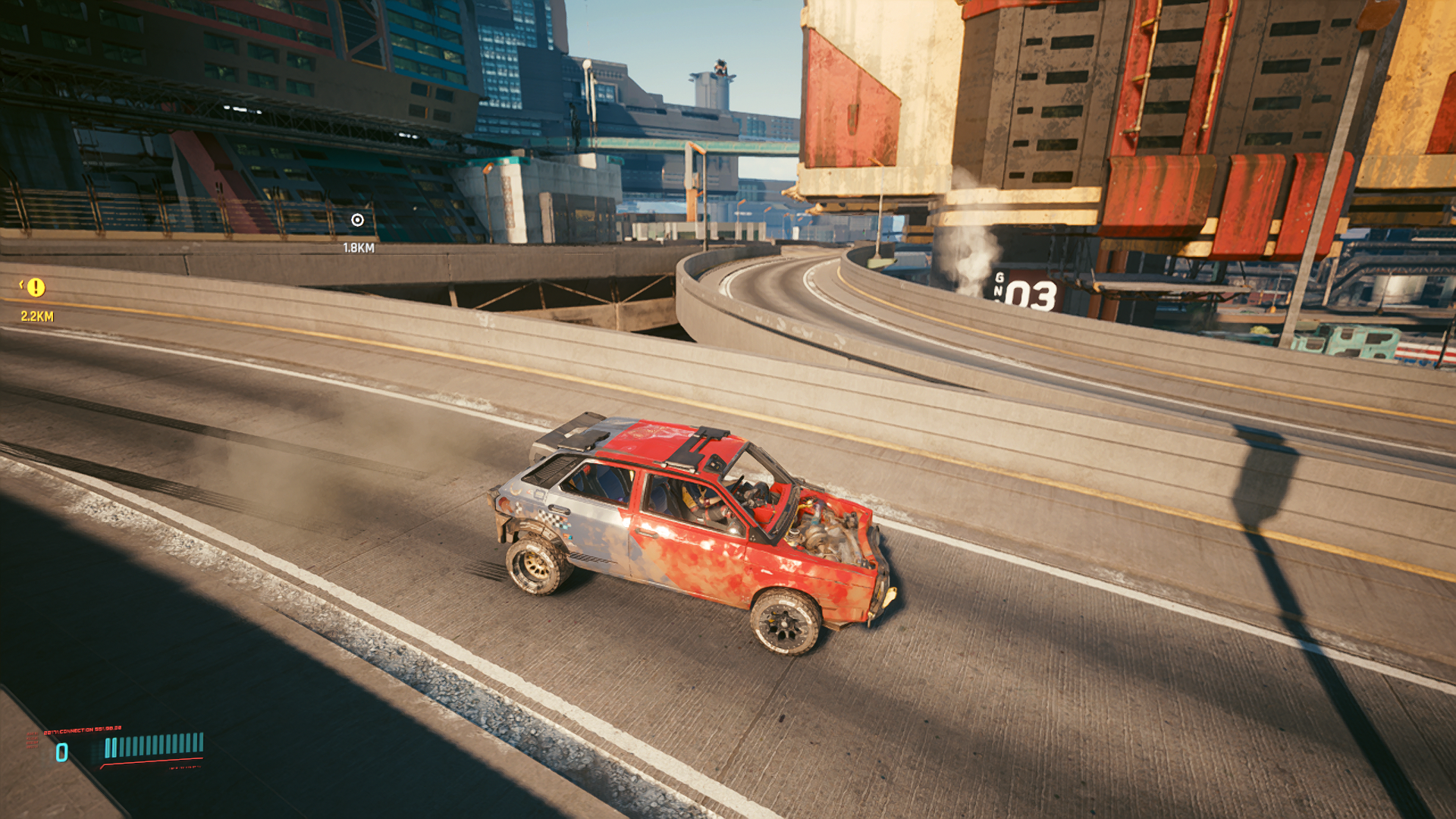Select the yellow exclamation quest marker
The image size is (1456, 819).
click(x=36, y=287)
